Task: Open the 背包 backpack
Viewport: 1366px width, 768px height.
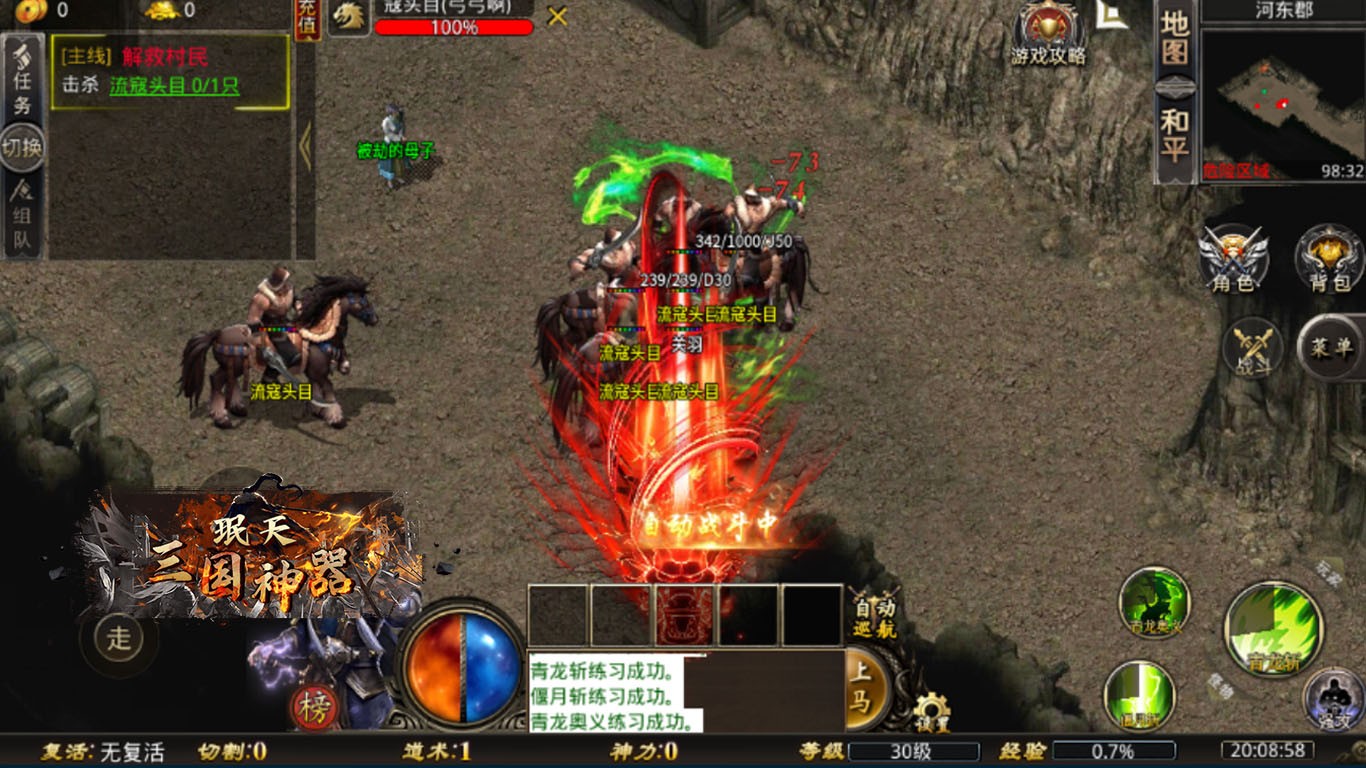Action: click(1329, 258)
